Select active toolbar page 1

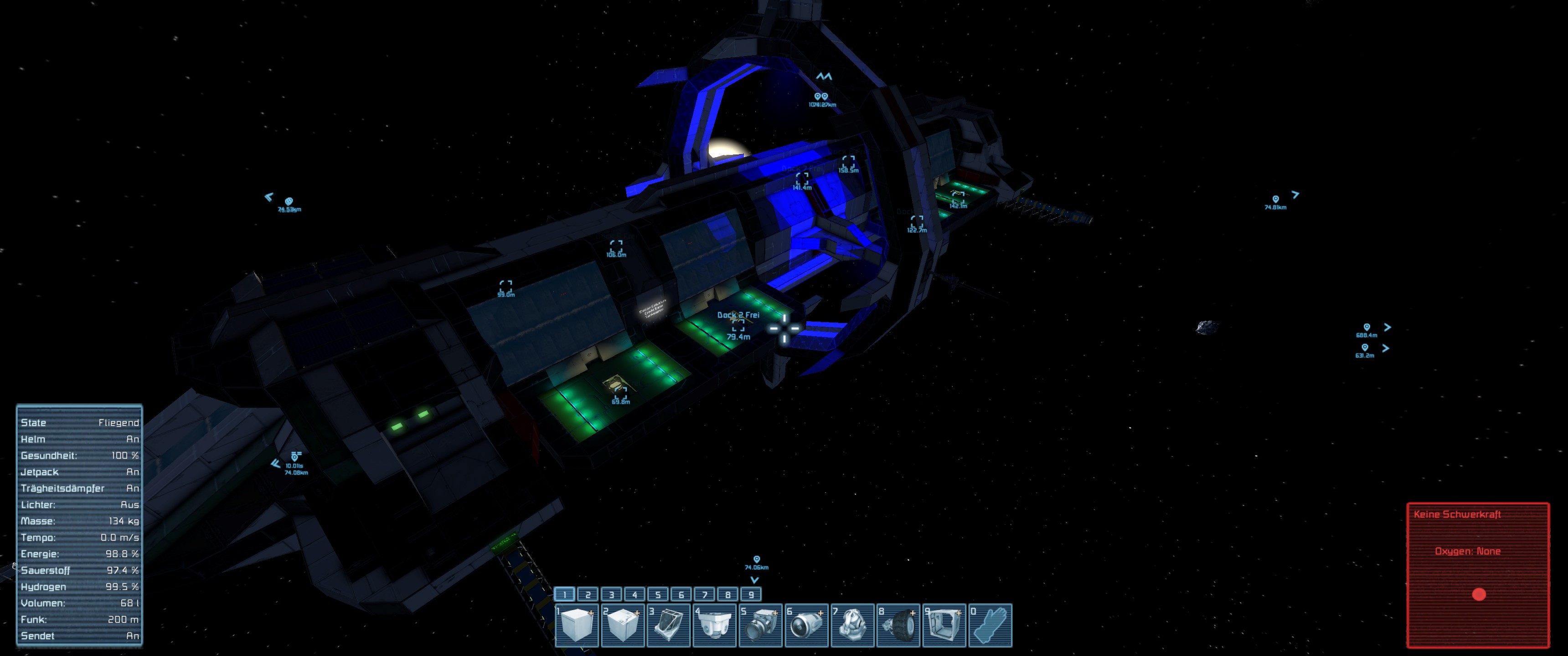[565, 594]
